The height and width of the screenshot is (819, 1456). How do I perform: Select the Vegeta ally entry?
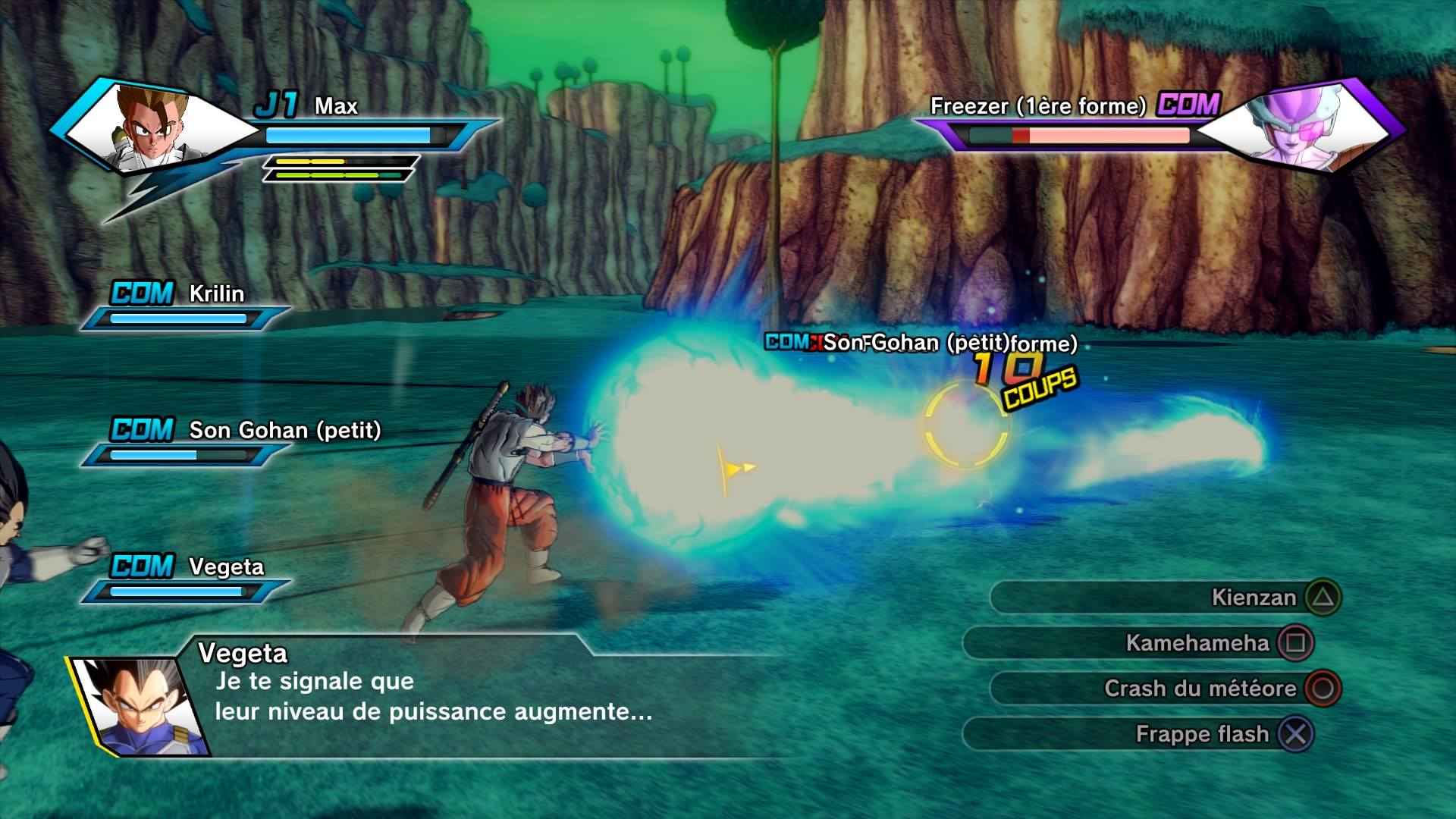186,579
